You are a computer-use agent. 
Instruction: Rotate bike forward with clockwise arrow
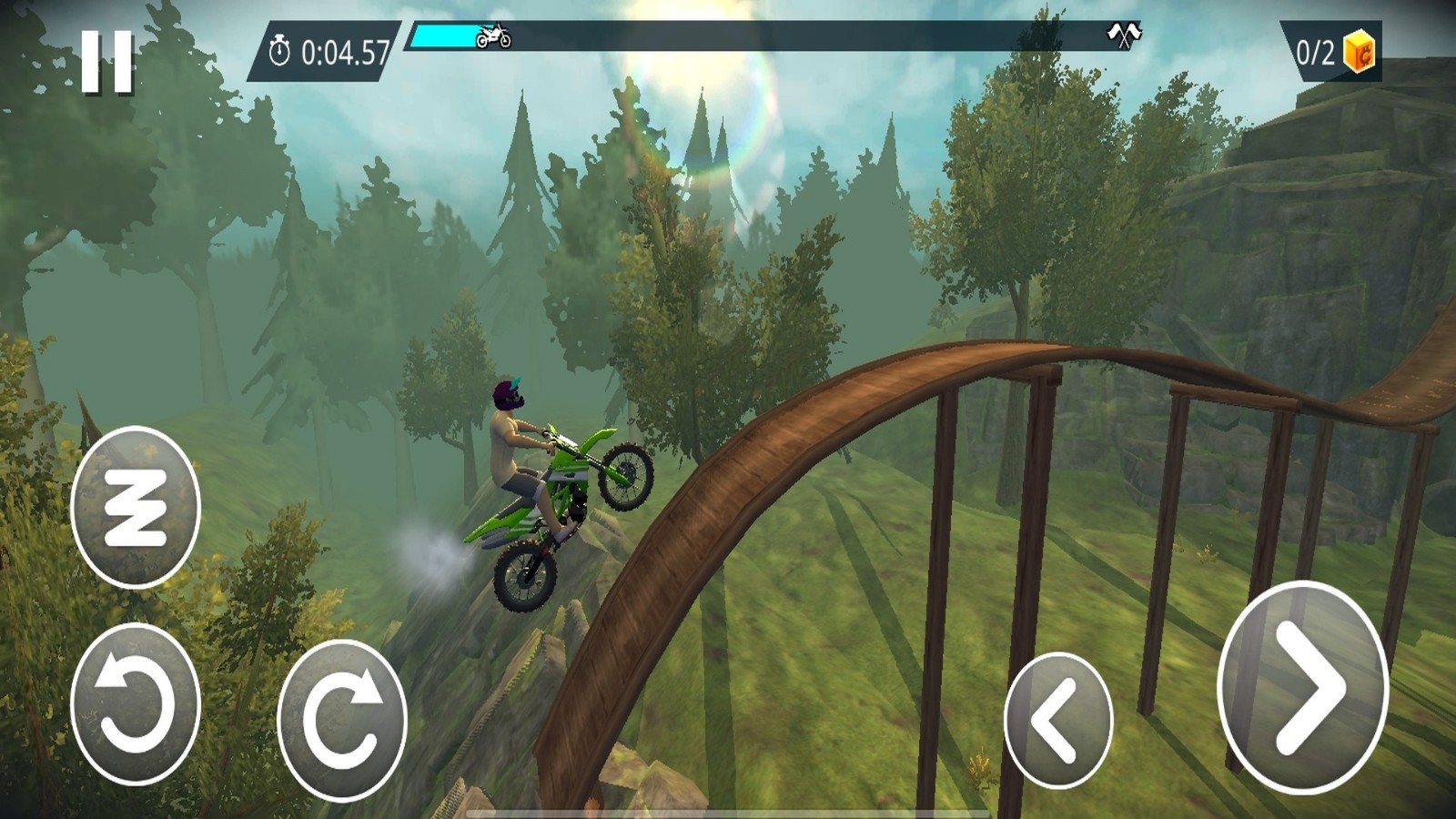pos(341,719)
